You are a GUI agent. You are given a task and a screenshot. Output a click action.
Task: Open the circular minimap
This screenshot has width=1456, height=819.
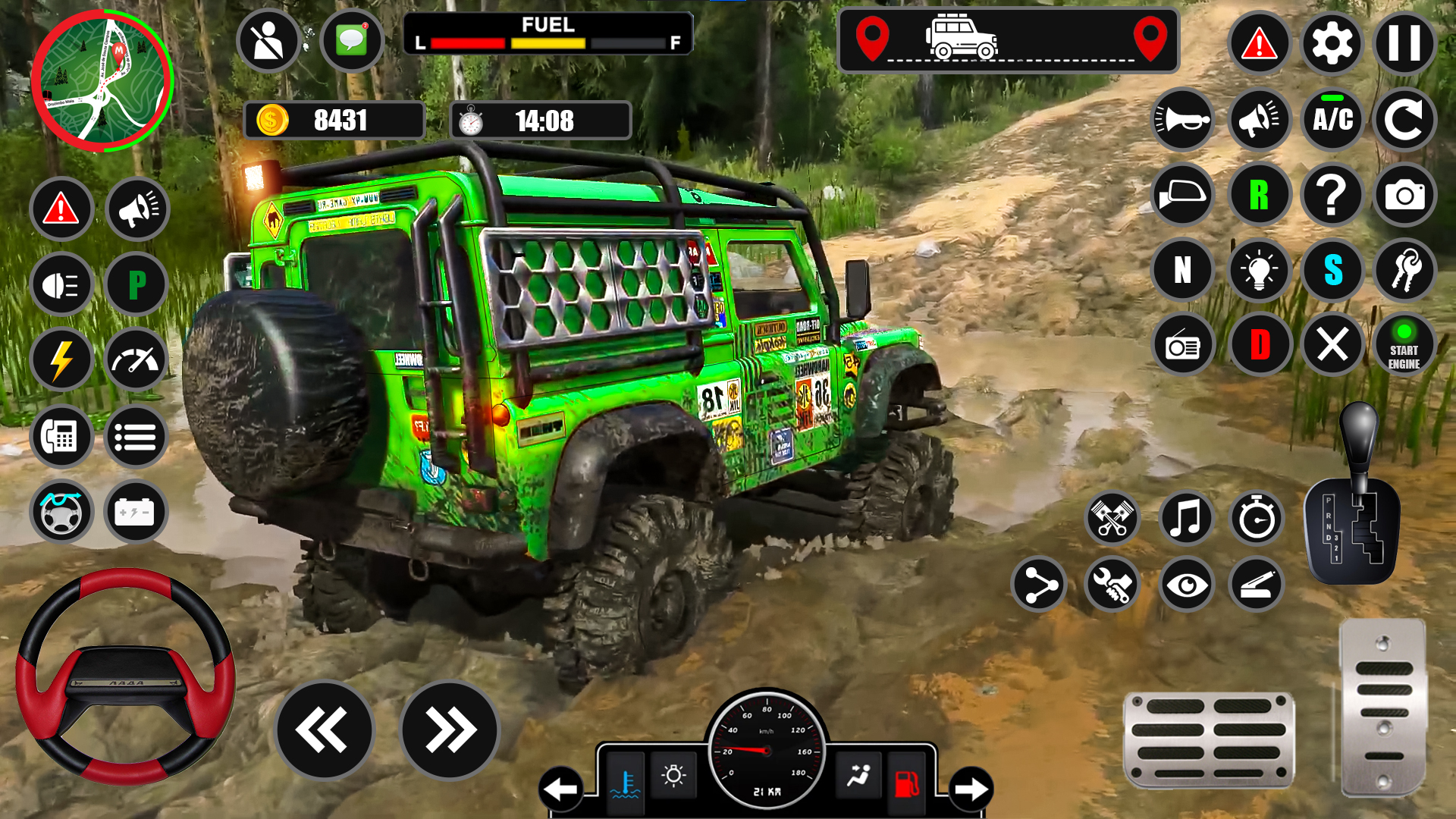[102, 80]
